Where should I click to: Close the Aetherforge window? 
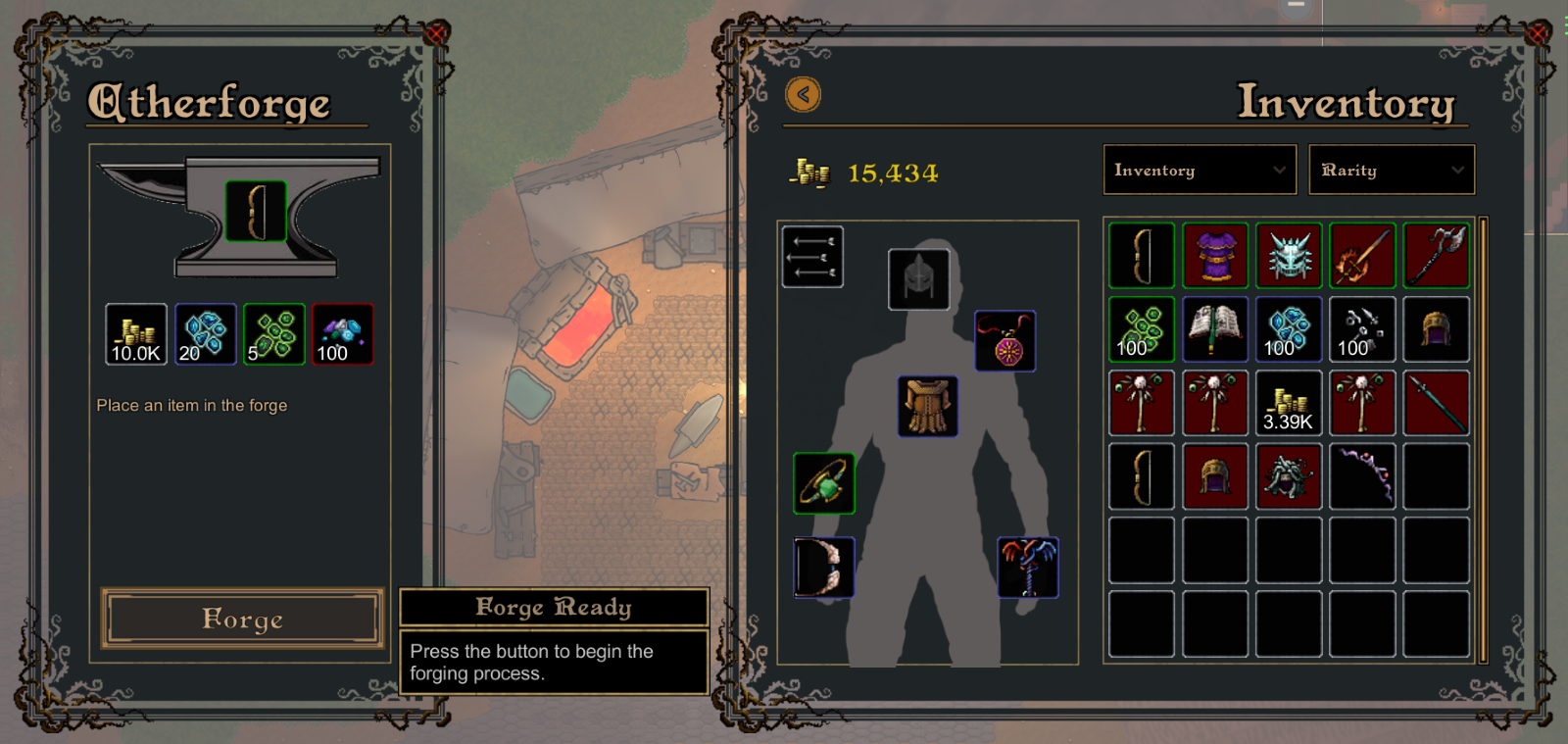point(435,34)
